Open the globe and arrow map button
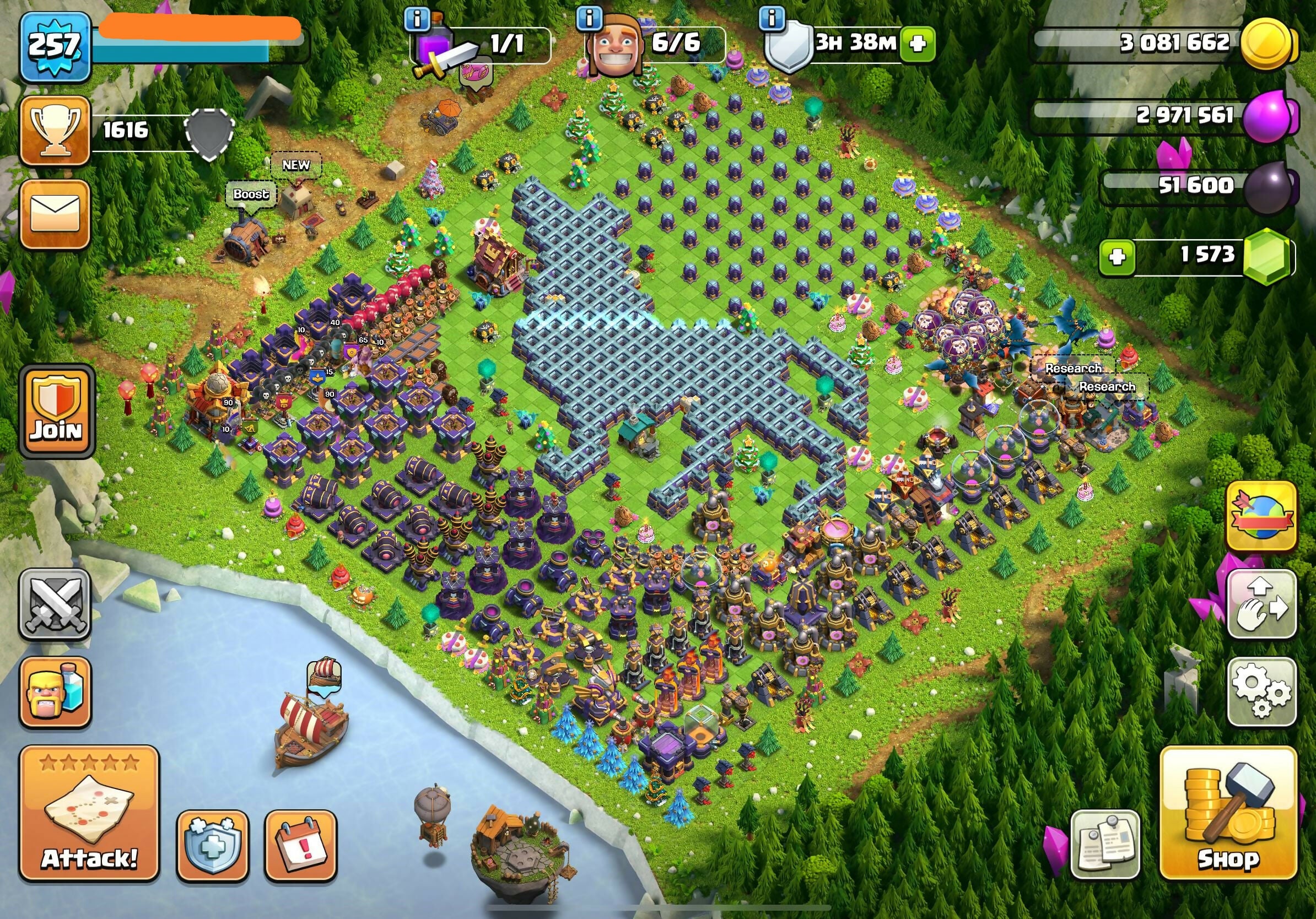Screen dimensions: 1316x919 point(1261,516)
